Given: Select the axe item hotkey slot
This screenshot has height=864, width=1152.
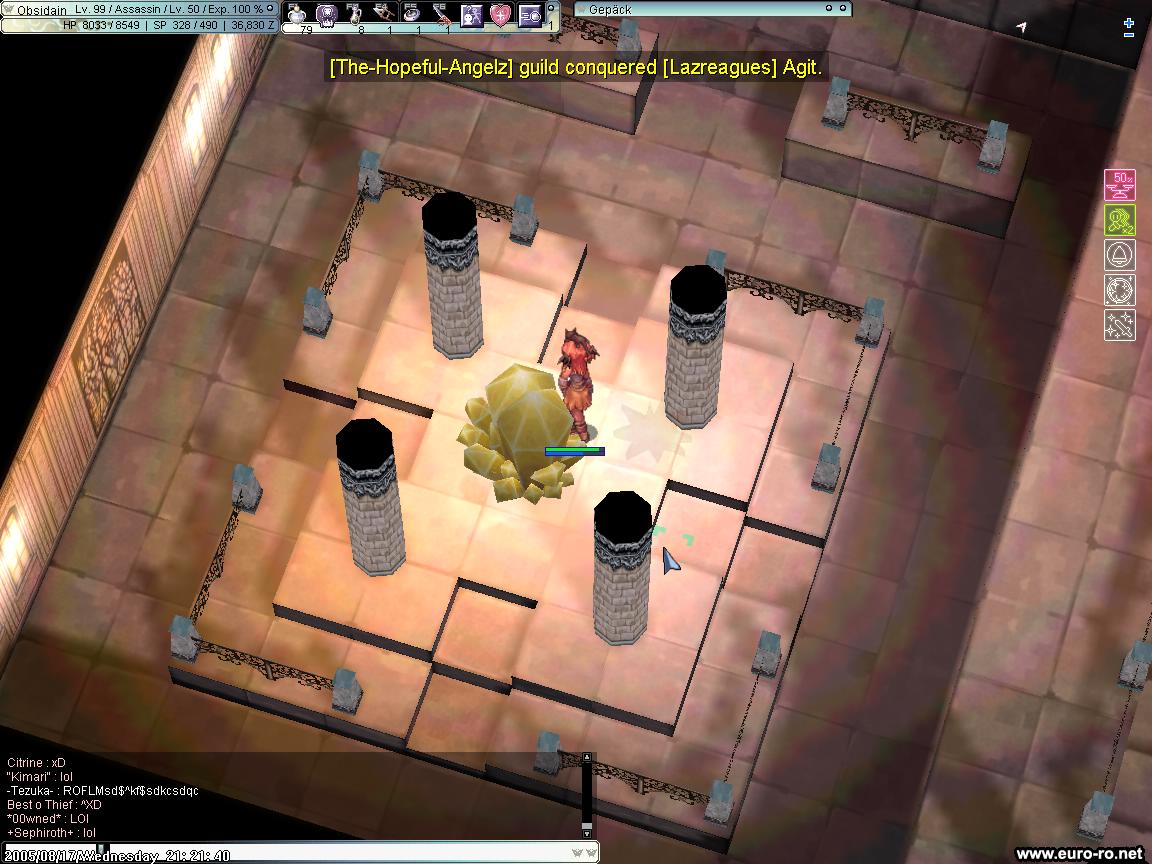Looking at the screenshot, I should (385, 14).
